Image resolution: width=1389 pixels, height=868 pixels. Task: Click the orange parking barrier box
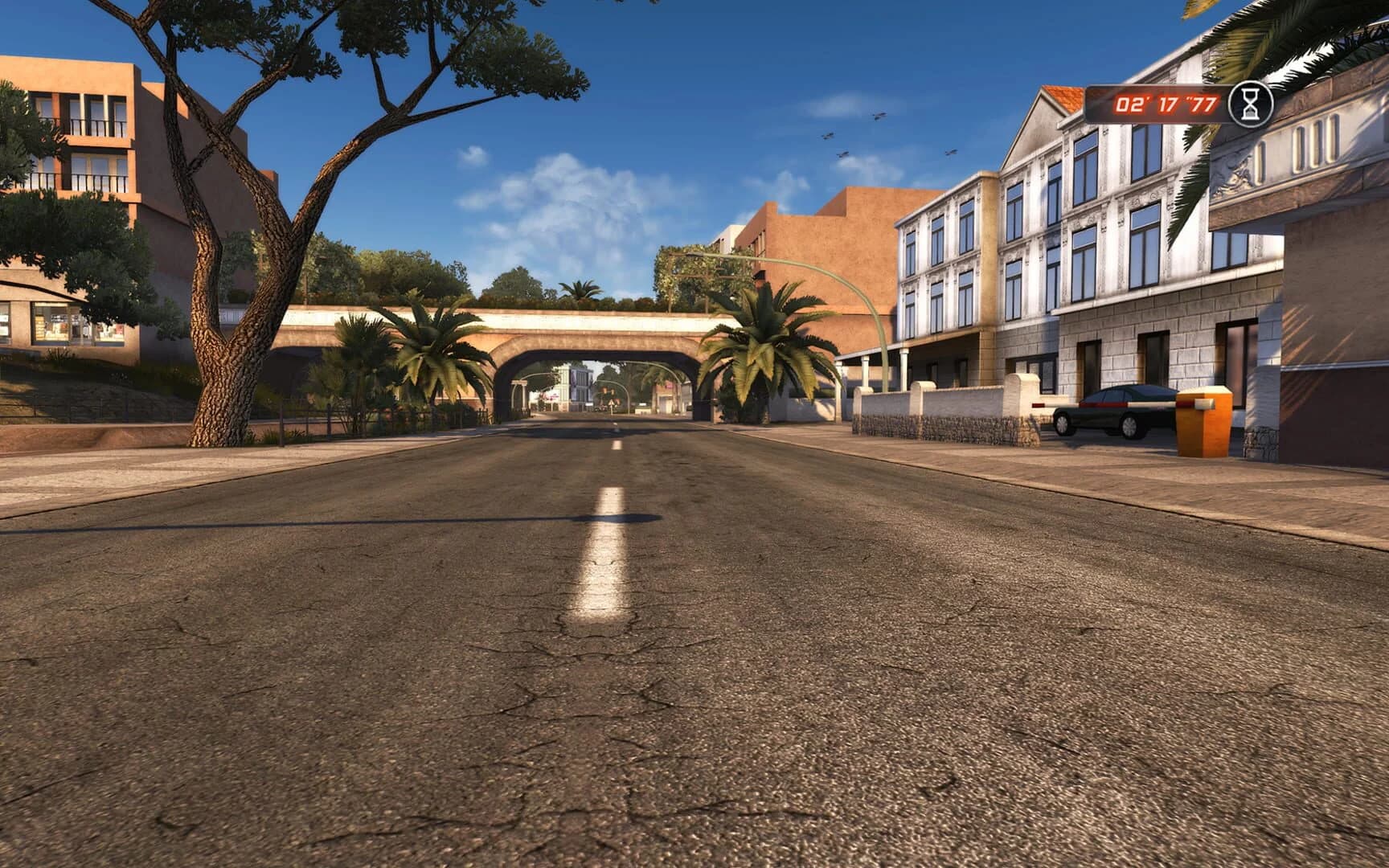coord(1204,424)
